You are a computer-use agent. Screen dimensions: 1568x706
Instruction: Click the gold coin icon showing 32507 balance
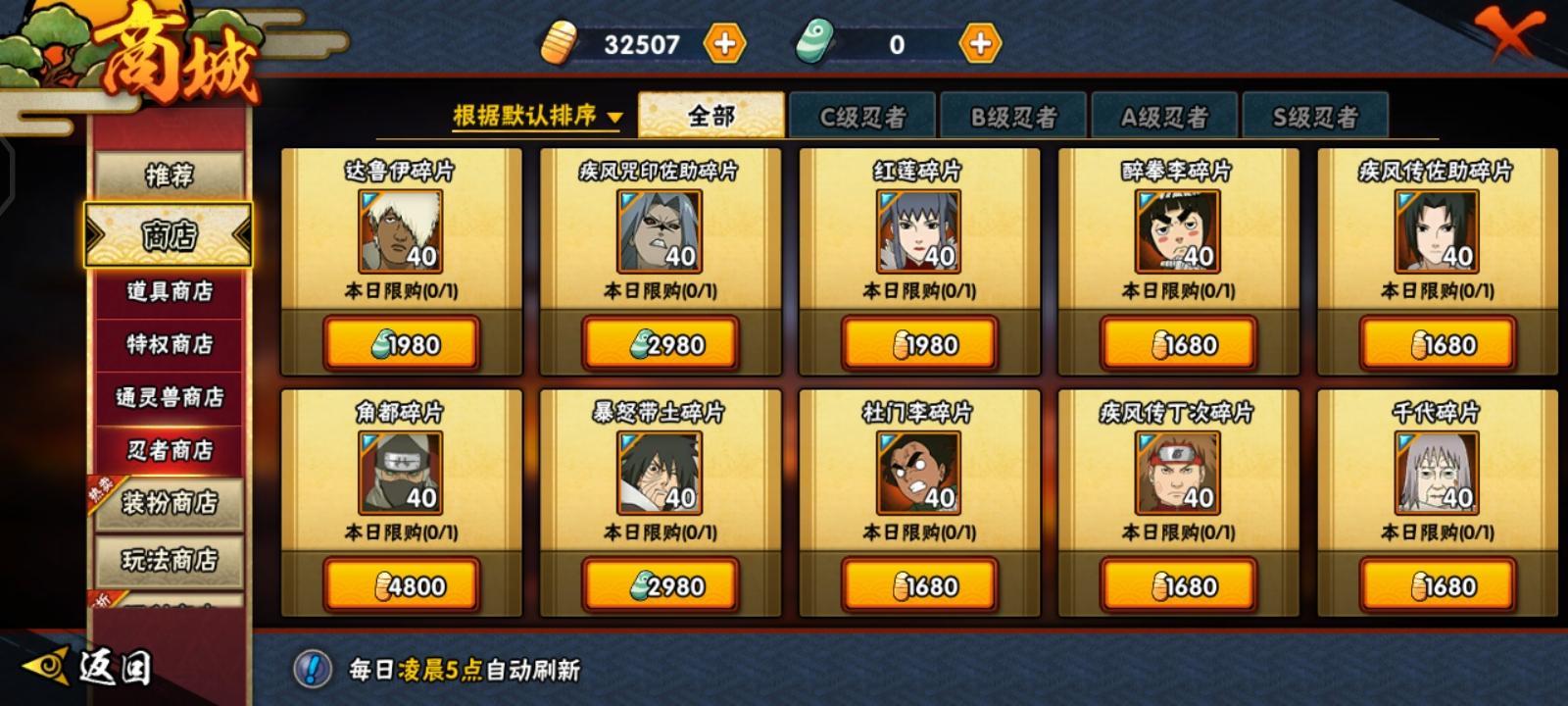[x=559, y=43]
